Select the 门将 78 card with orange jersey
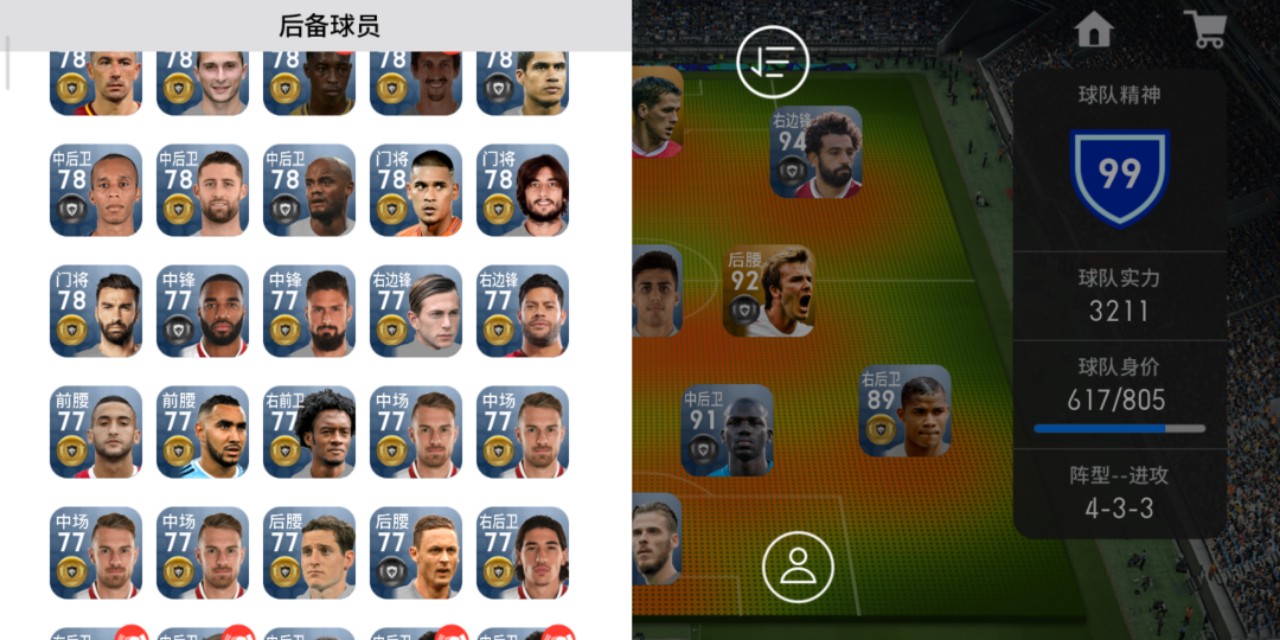The width and height of the screenshot is (1280, 640). pyautogui.click(x=416, y=190)
